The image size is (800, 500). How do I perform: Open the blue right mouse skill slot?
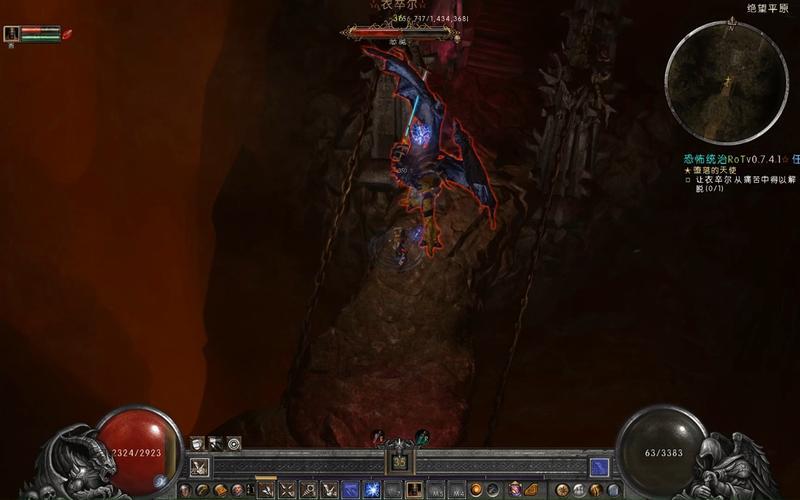[599, 467]
